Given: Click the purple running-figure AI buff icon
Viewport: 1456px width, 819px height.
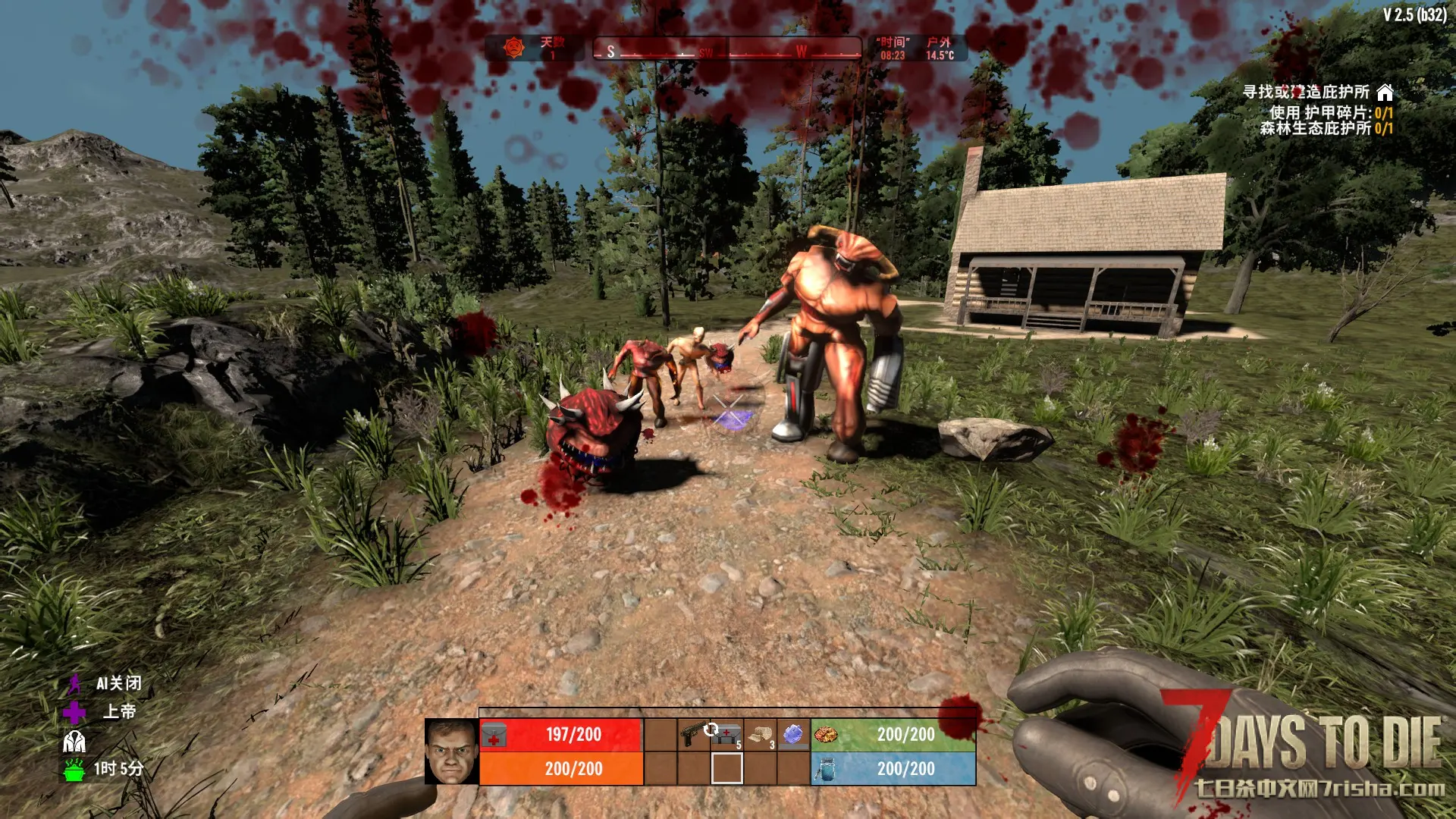Looking at the screenshot, I should click(74, 684).
